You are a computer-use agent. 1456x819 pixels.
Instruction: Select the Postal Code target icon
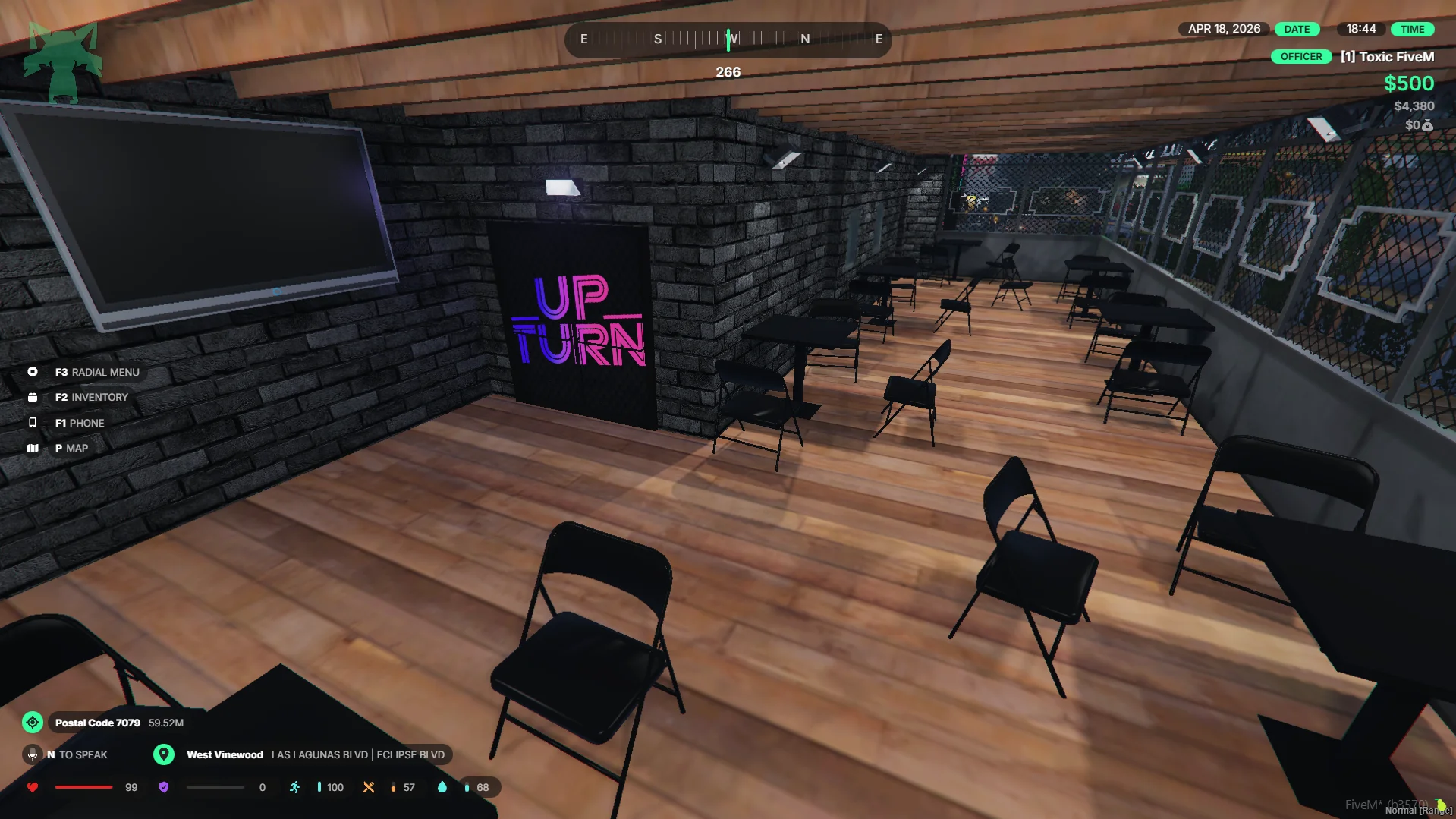coord(33,723)
